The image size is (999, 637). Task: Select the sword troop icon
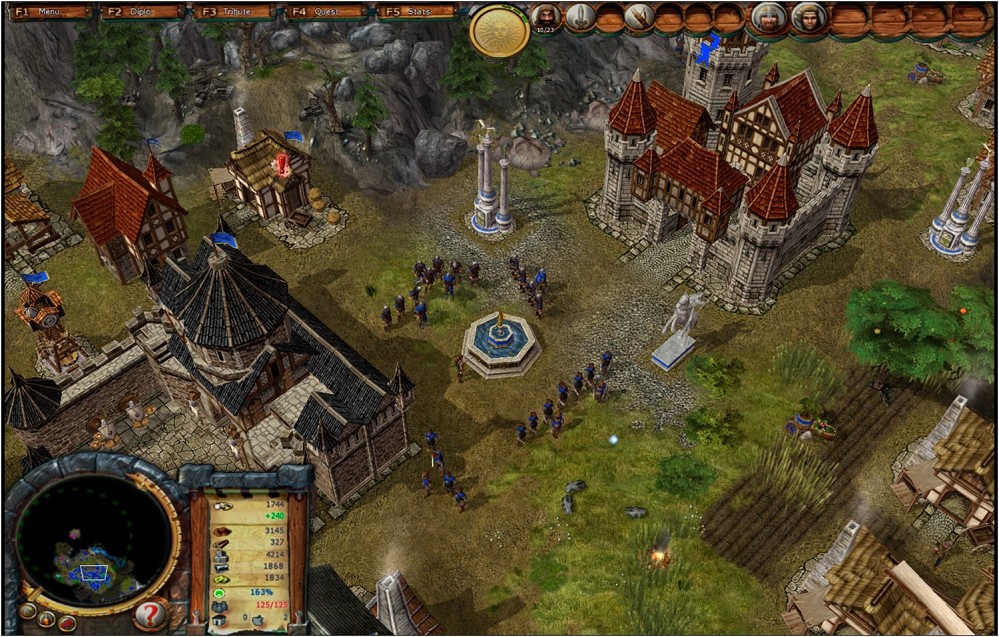[579, 17]
